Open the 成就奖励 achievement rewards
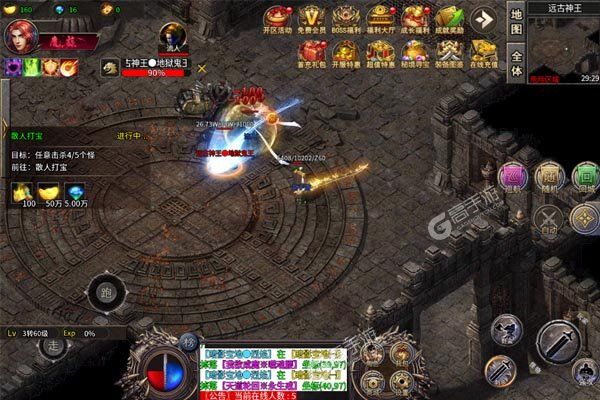 446,20
